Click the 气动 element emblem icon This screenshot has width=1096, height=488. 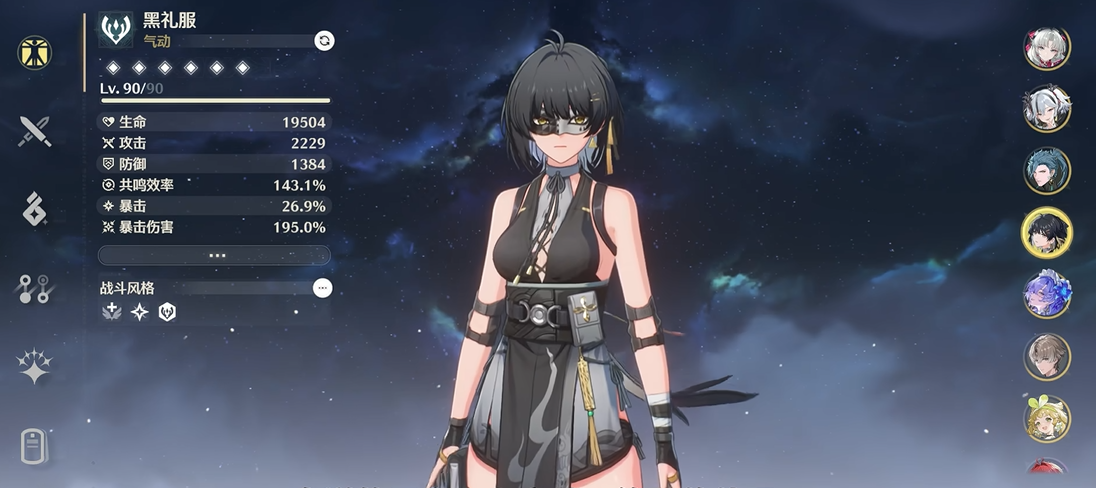tap(116, 29)
